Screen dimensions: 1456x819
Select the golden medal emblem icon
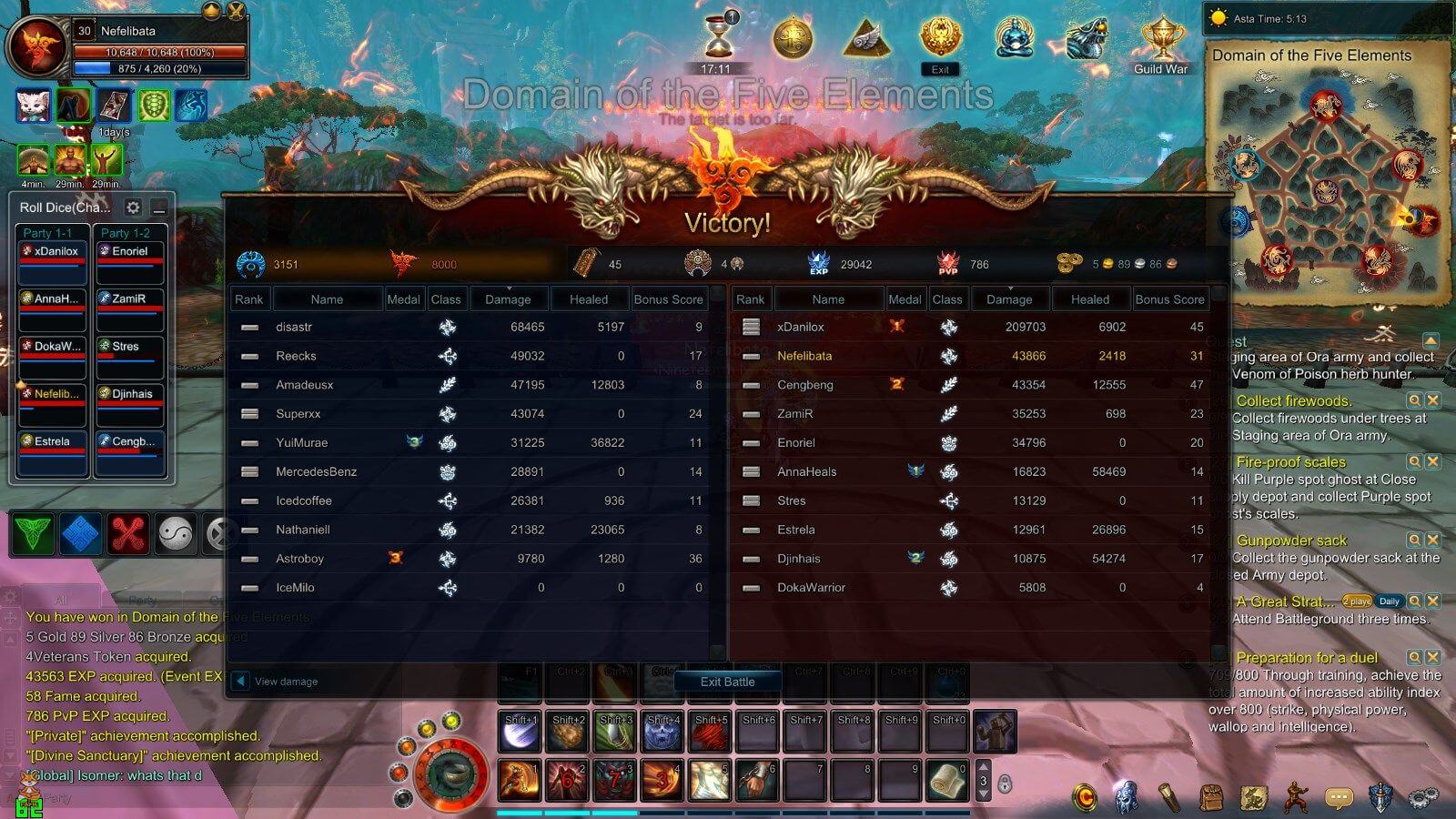click(x=794, y=38)
